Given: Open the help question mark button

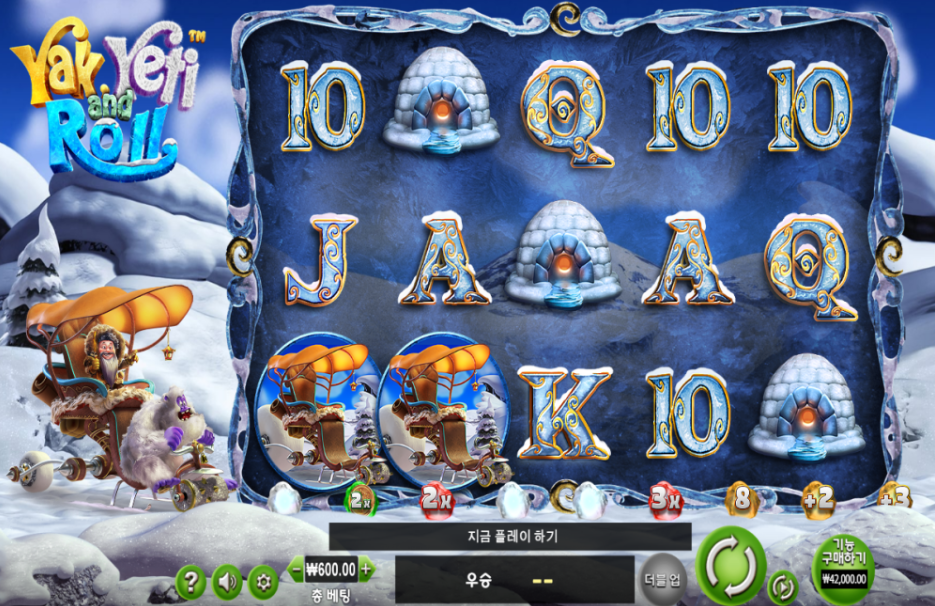Looking at the screenshot, I should (x=191, y=580).
